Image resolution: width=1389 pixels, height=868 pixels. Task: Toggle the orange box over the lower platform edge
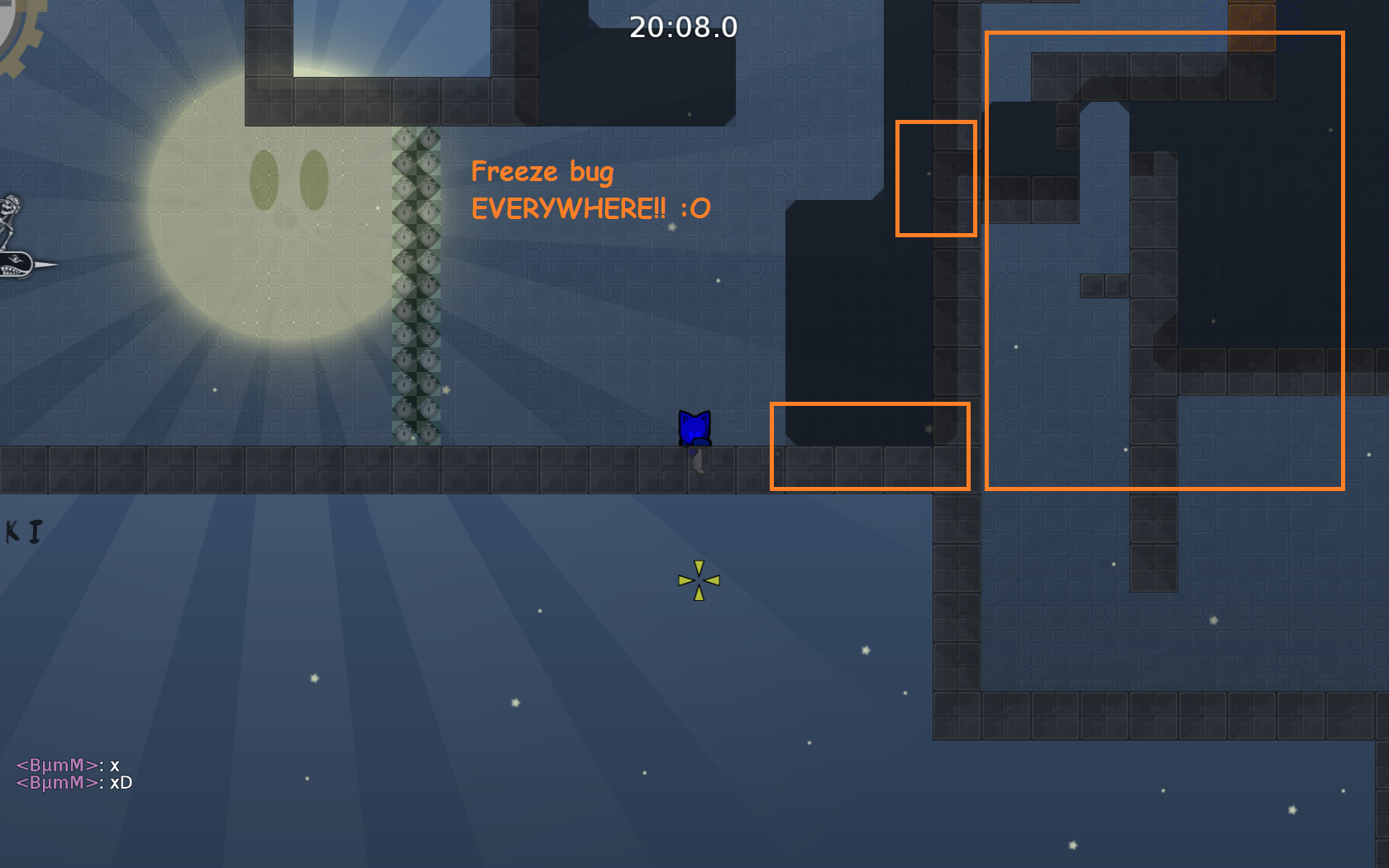pyautogui.click(x=870, y=446)
